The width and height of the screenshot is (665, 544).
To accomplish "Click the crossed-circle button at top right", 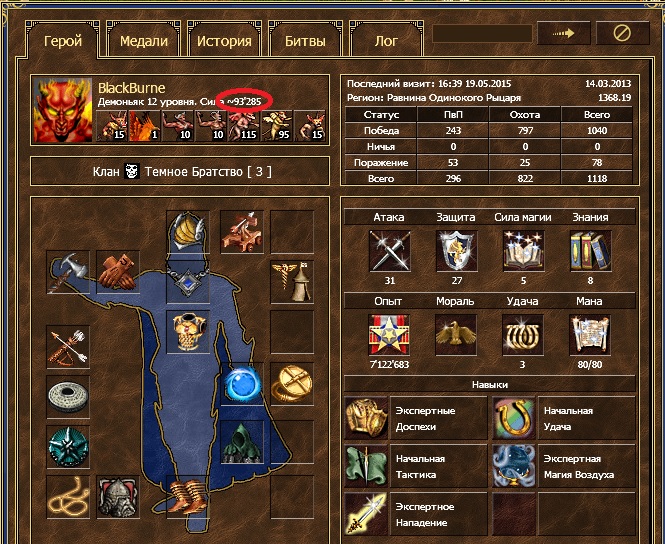I will click(622, 33).
